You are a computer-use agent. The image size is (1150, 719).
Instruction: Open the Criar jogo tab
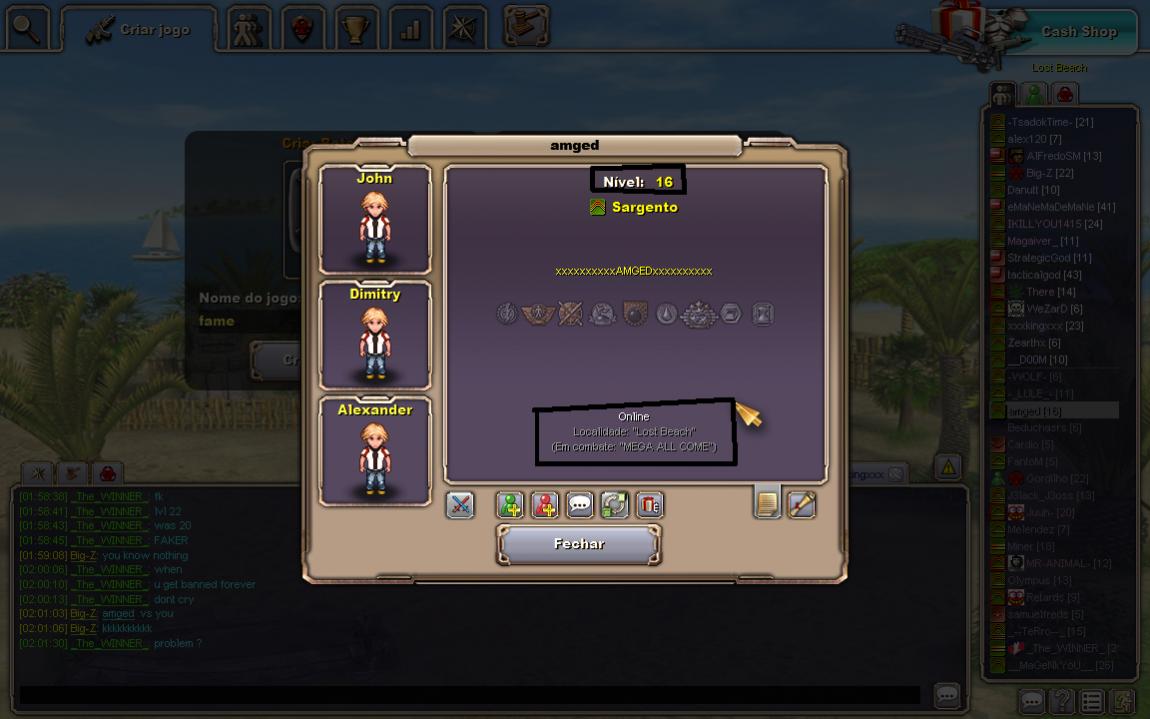pos(140,30)
